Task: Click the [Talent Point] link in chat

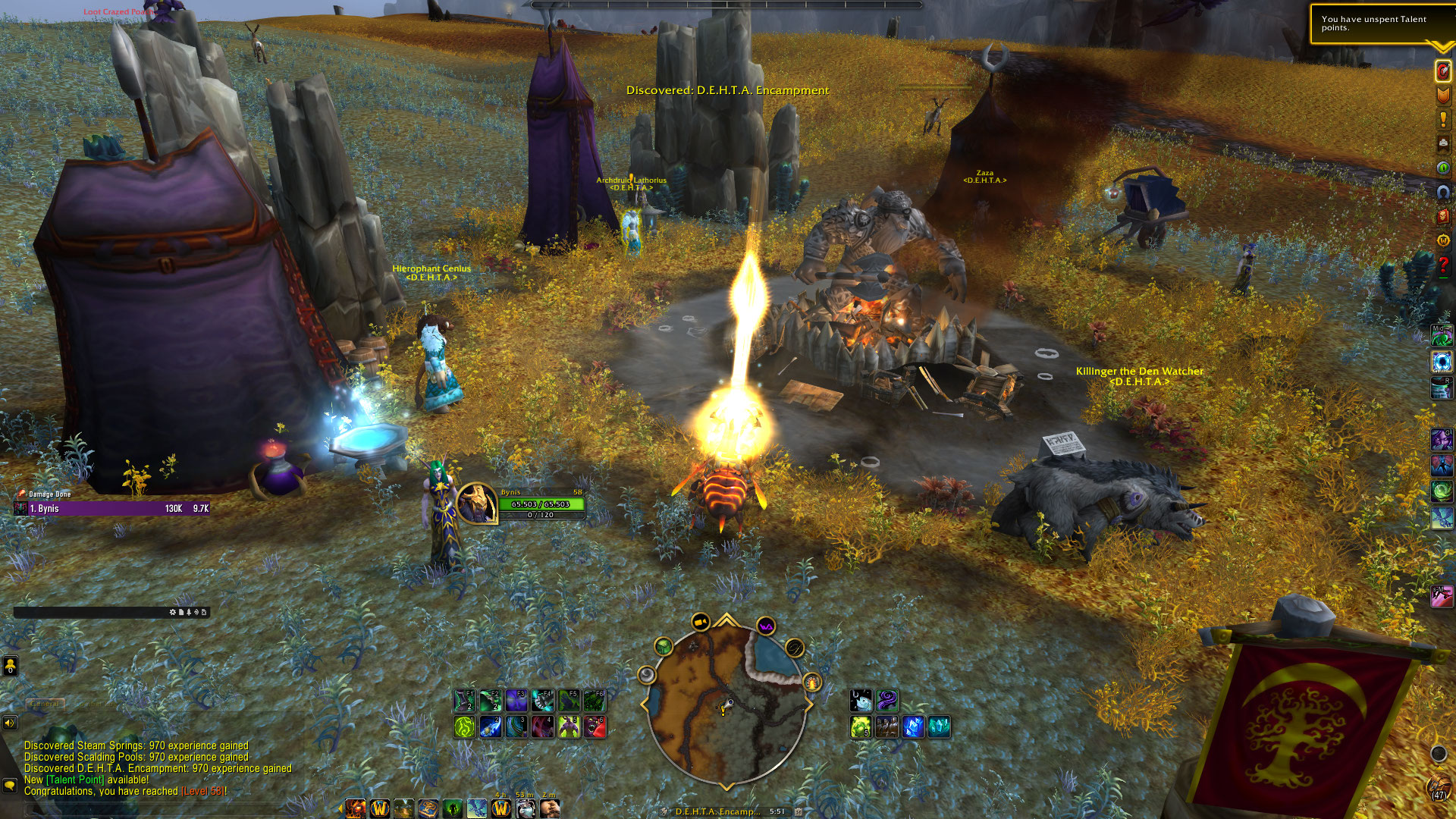Action: point(75,780)
